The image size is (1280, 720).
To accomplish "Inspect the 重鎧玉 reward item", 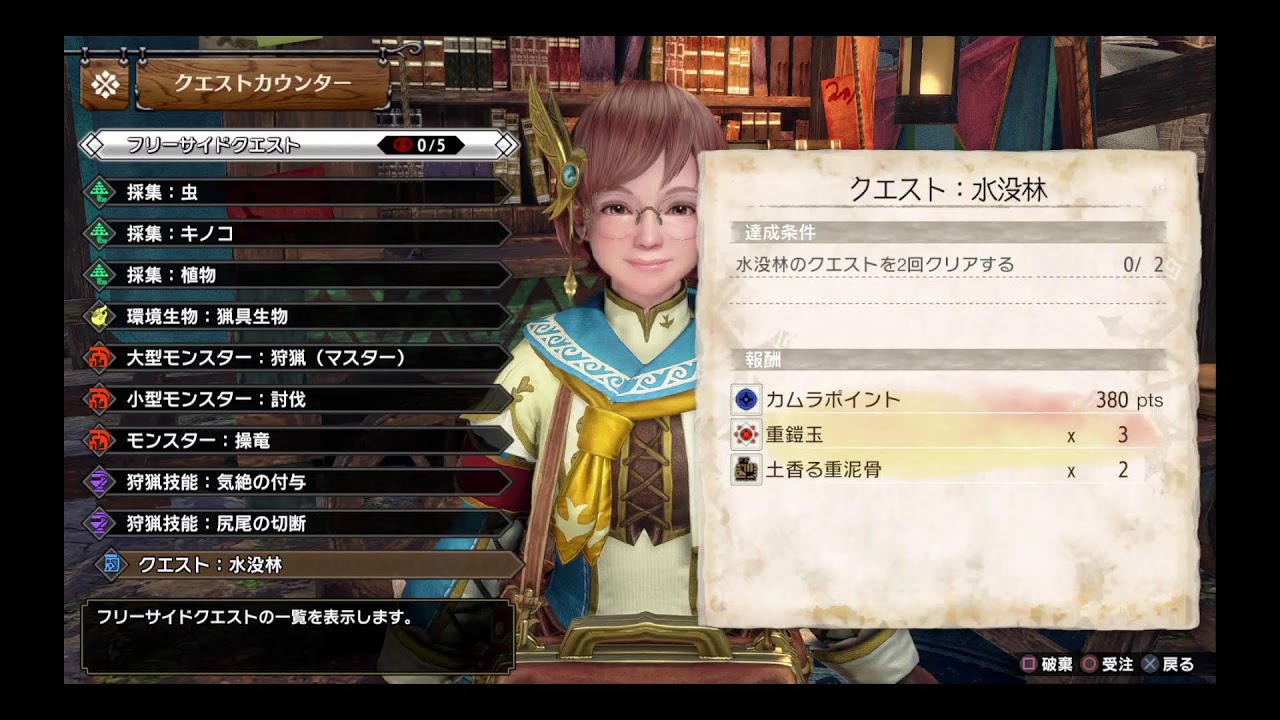I will point(946,435).
